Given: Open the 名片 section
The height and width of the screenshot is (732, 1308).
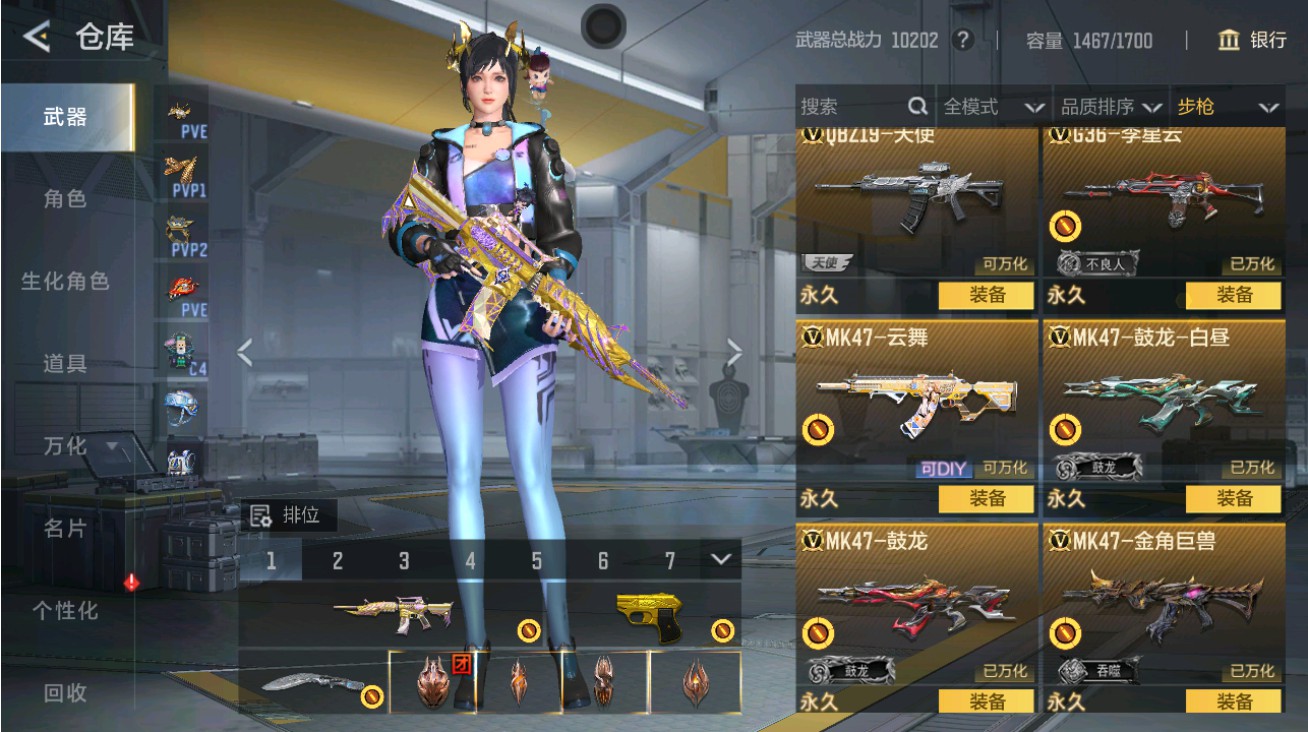Looking at the screenshot, I should [x=65, y=528].
